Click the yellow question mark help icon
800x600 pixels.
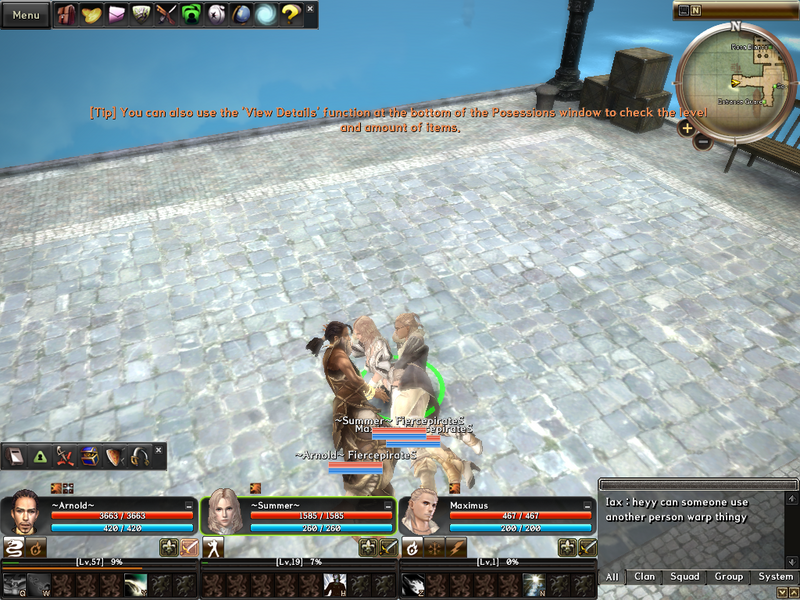coord(290,14)
